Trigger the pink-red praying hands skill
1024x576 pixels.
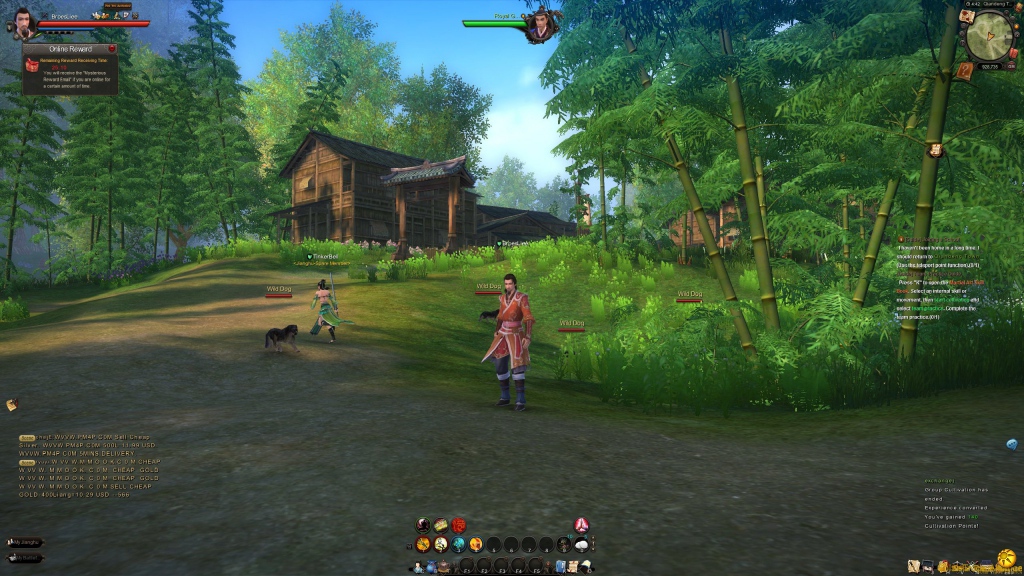pos(581,525)
